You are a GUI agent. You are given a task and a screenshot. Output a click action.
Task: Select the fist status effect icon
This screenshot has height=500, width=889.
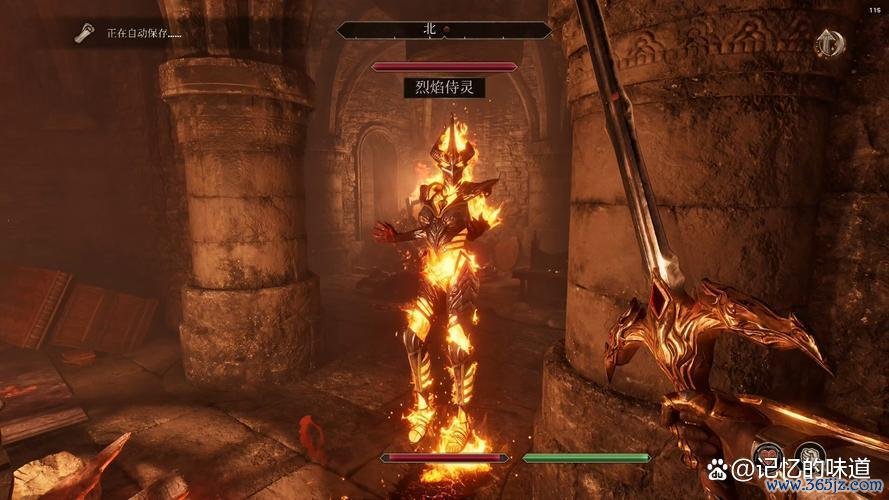point(810,456)
